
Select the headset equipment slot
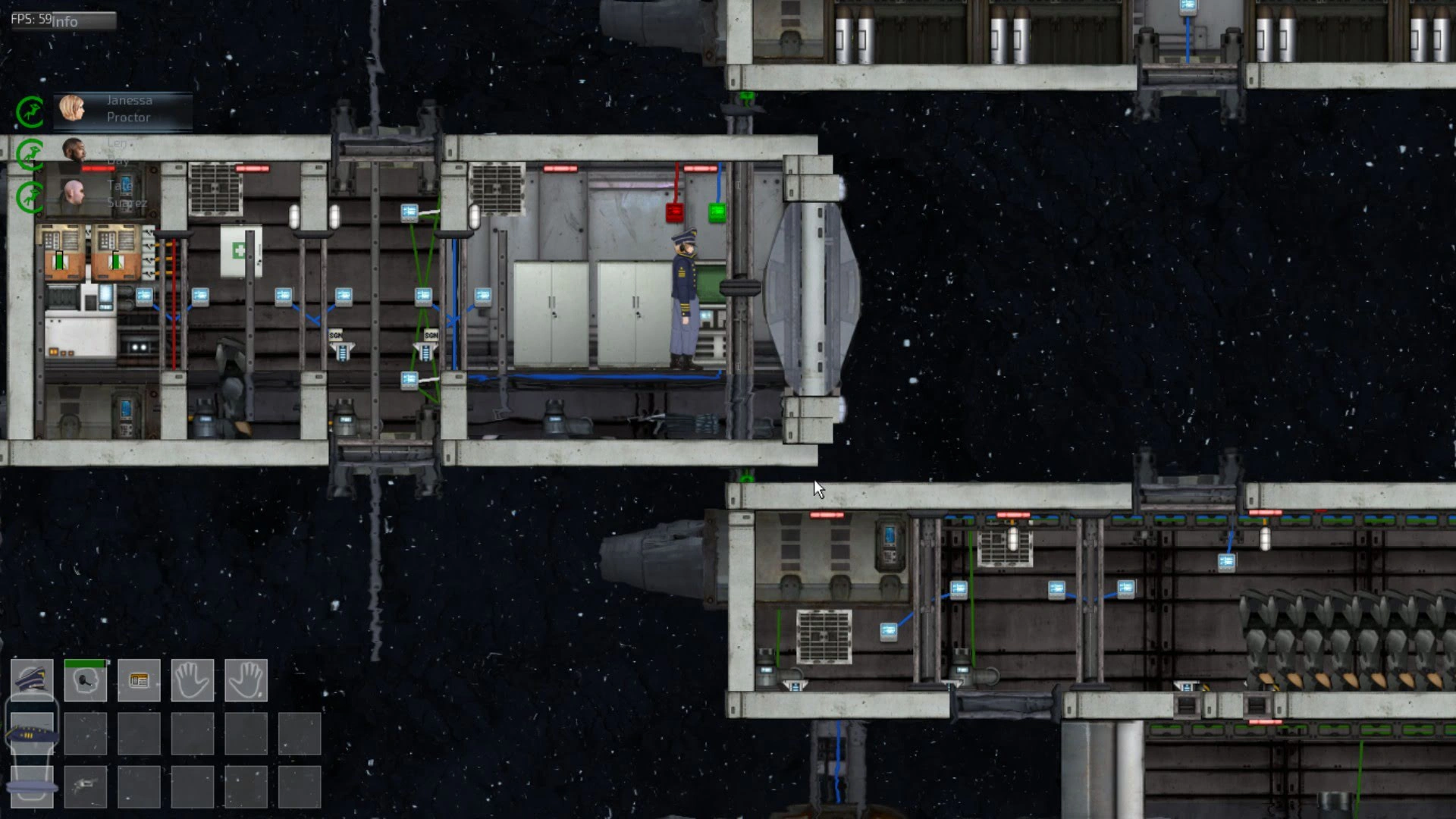(x=86, y=679)
